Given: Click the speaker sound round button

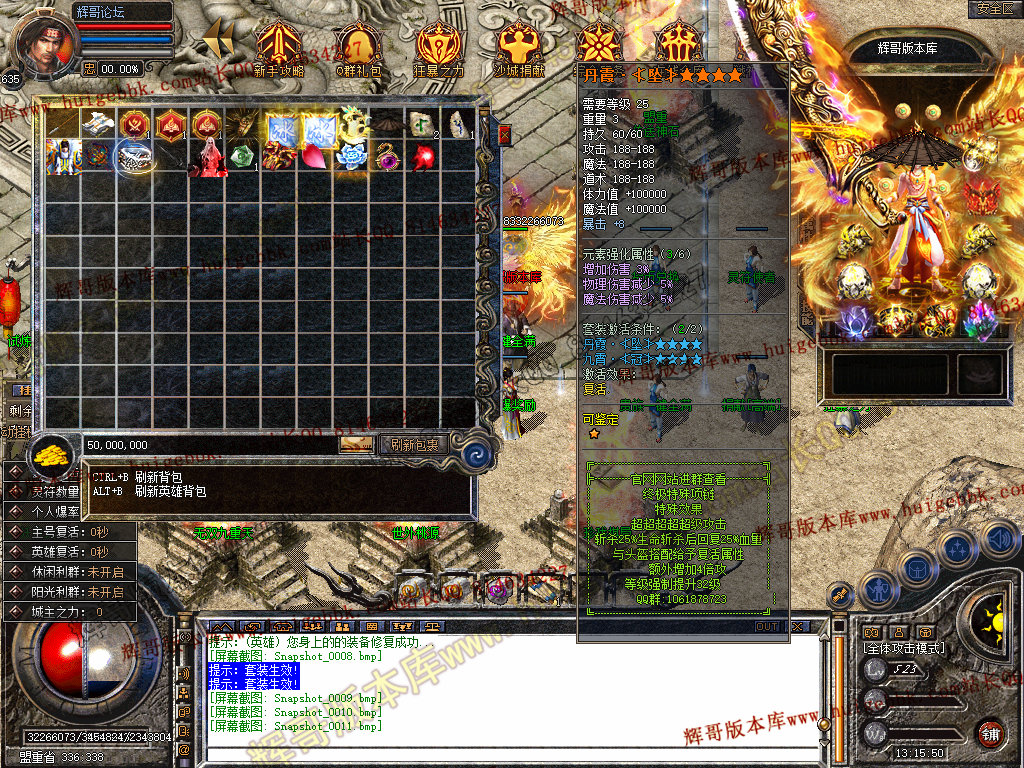Looking at the screenshot, I should point(998,540).
